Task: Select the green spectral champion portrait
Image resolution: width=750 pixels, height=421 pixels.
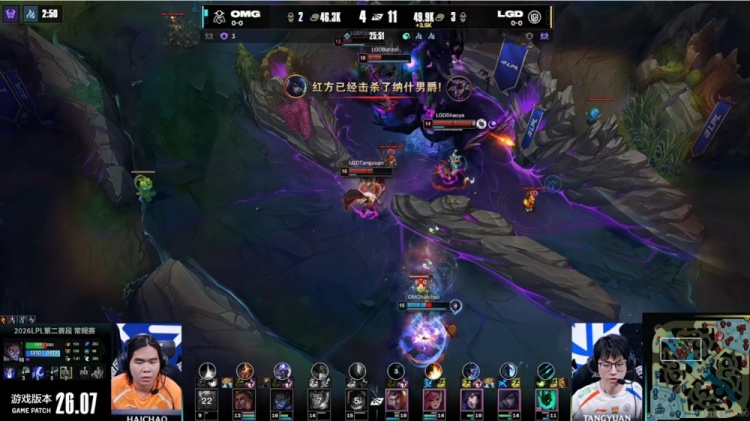Action: (x=547, y=399)
